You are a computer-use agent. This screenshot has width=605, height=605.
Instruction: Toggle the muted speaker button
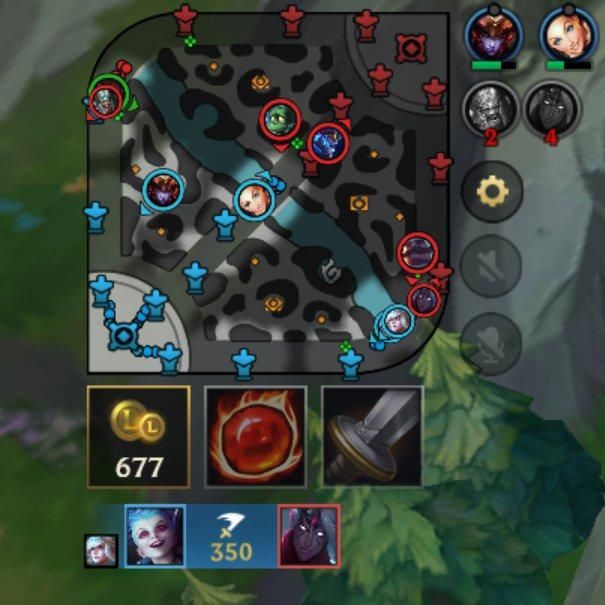click(491, 266)
